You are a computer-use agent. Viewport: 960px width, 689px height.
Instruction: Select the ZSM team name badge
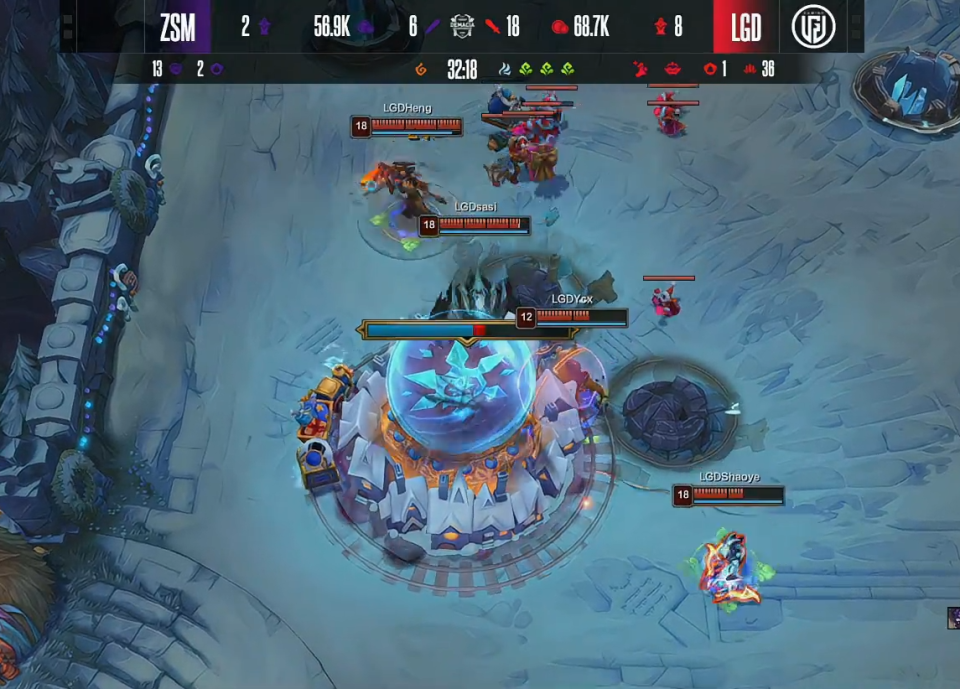(178, 27)
